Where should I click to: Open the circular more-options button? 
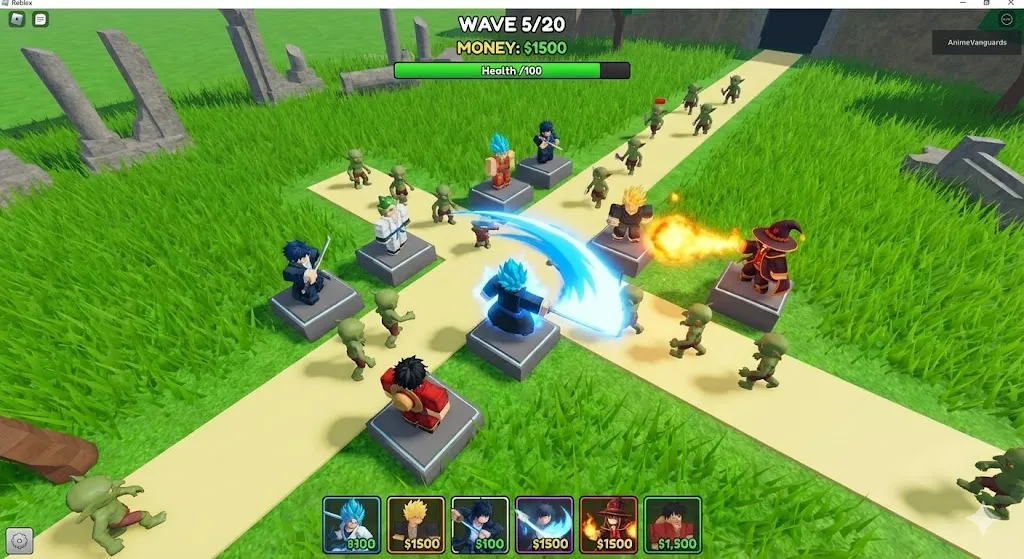[1006, 19]
